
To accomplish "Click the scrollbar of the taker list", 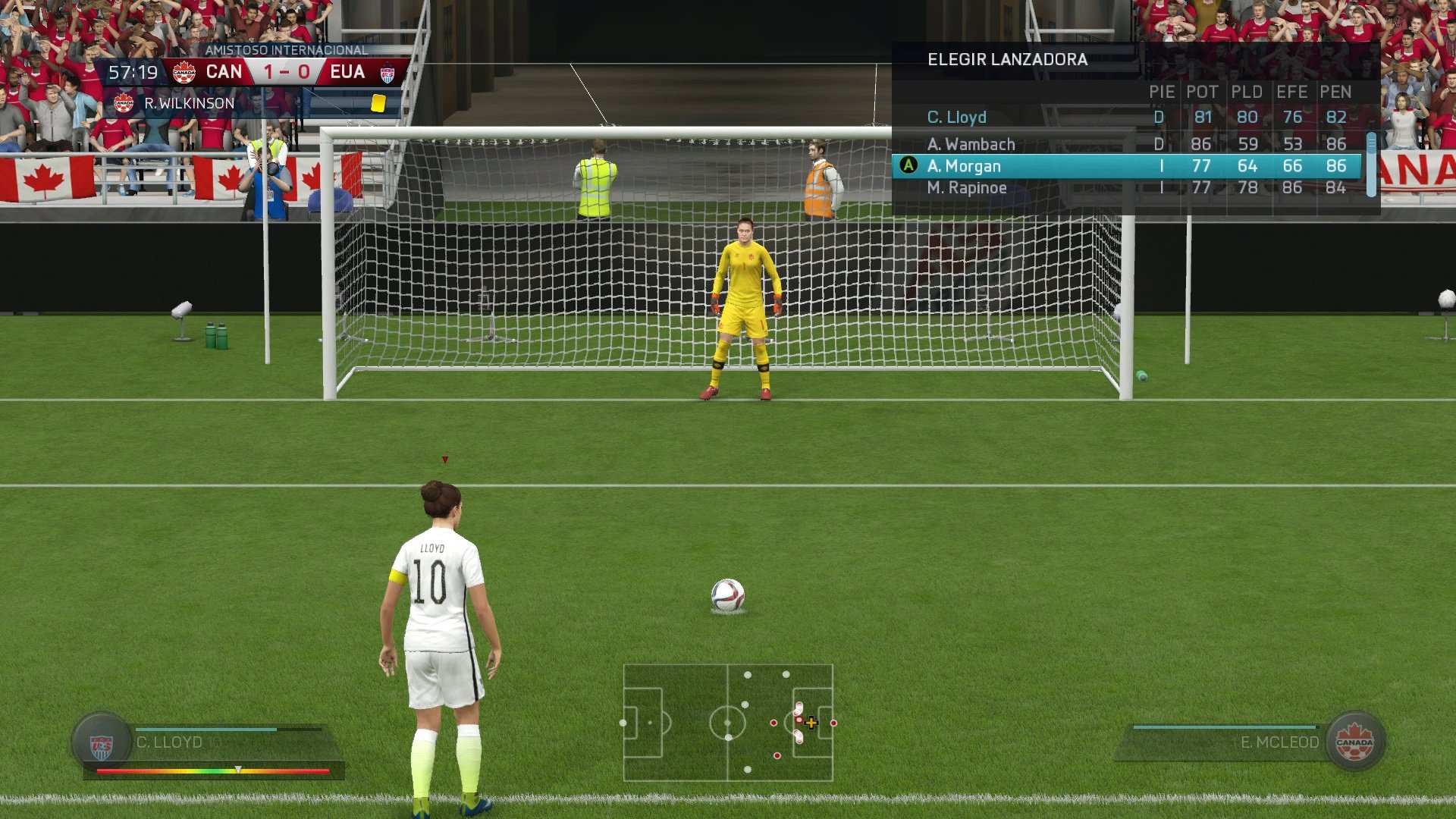I will point(1372,163).
